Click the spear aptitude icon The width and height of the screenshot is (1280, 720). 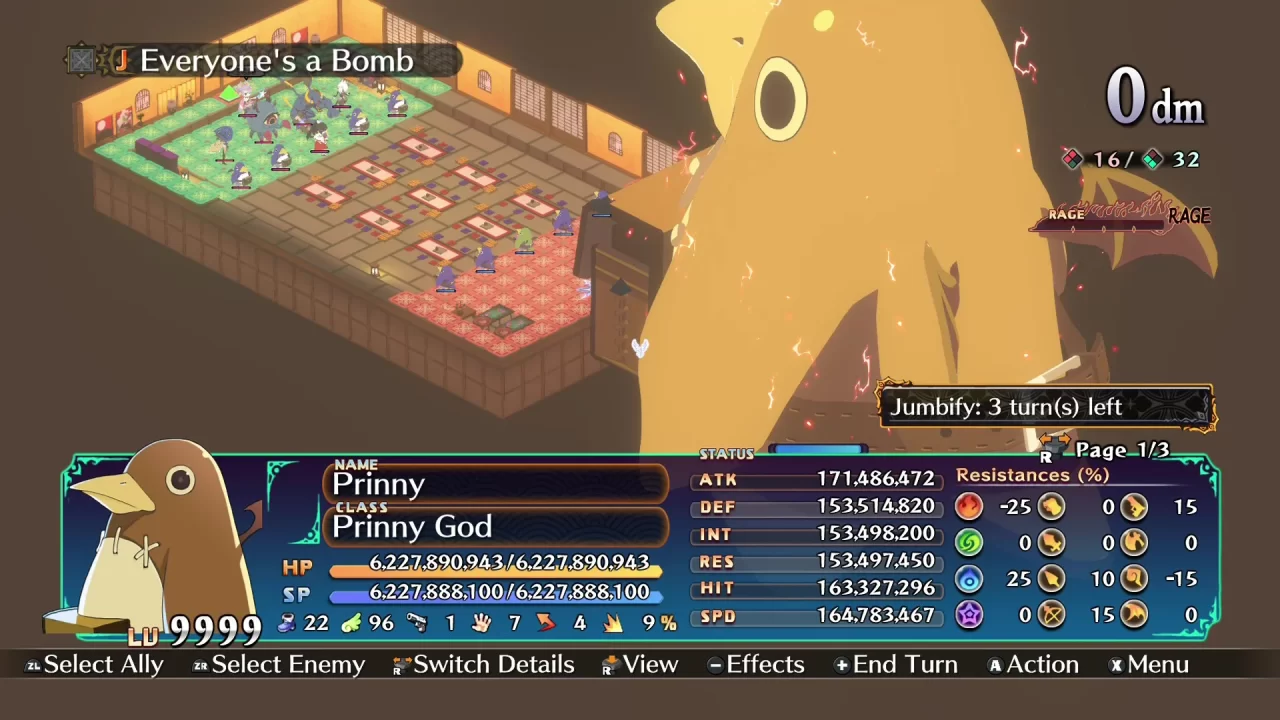point(1053,578)
